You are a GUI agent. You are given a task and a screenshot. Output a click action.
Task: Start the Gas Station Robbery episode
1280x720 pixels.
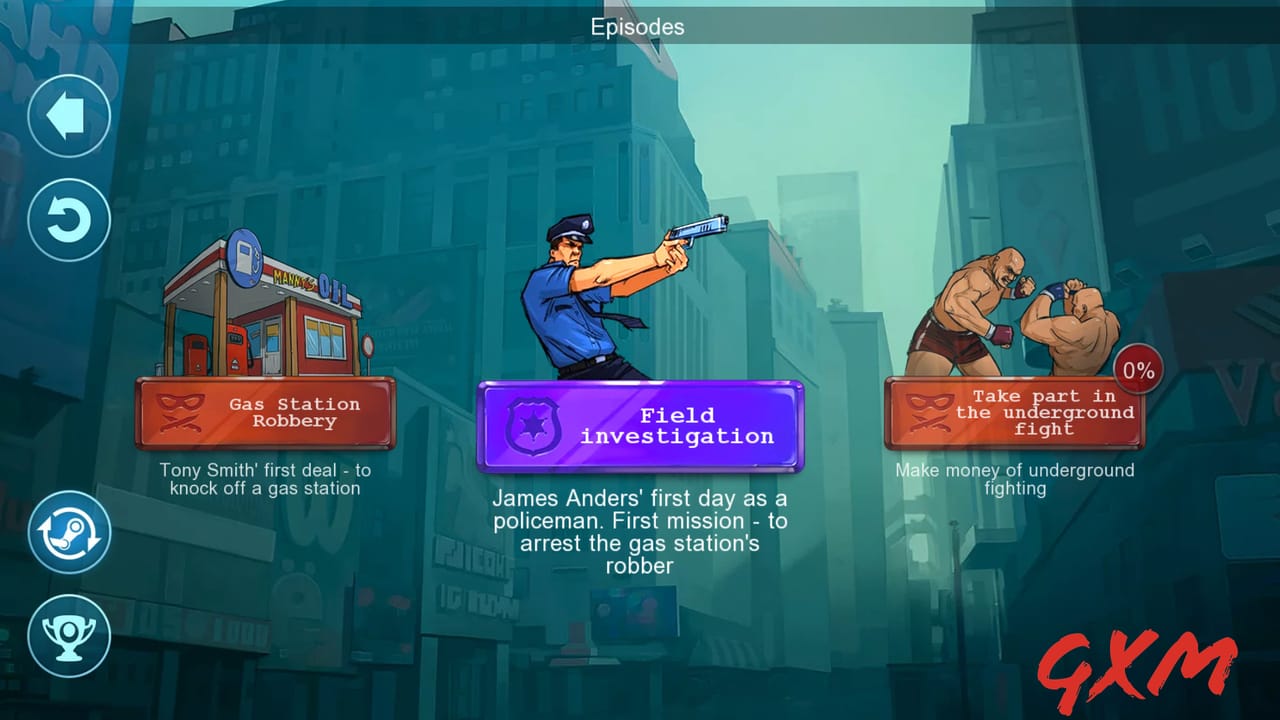pyautogui.click(x=265, y=413)
